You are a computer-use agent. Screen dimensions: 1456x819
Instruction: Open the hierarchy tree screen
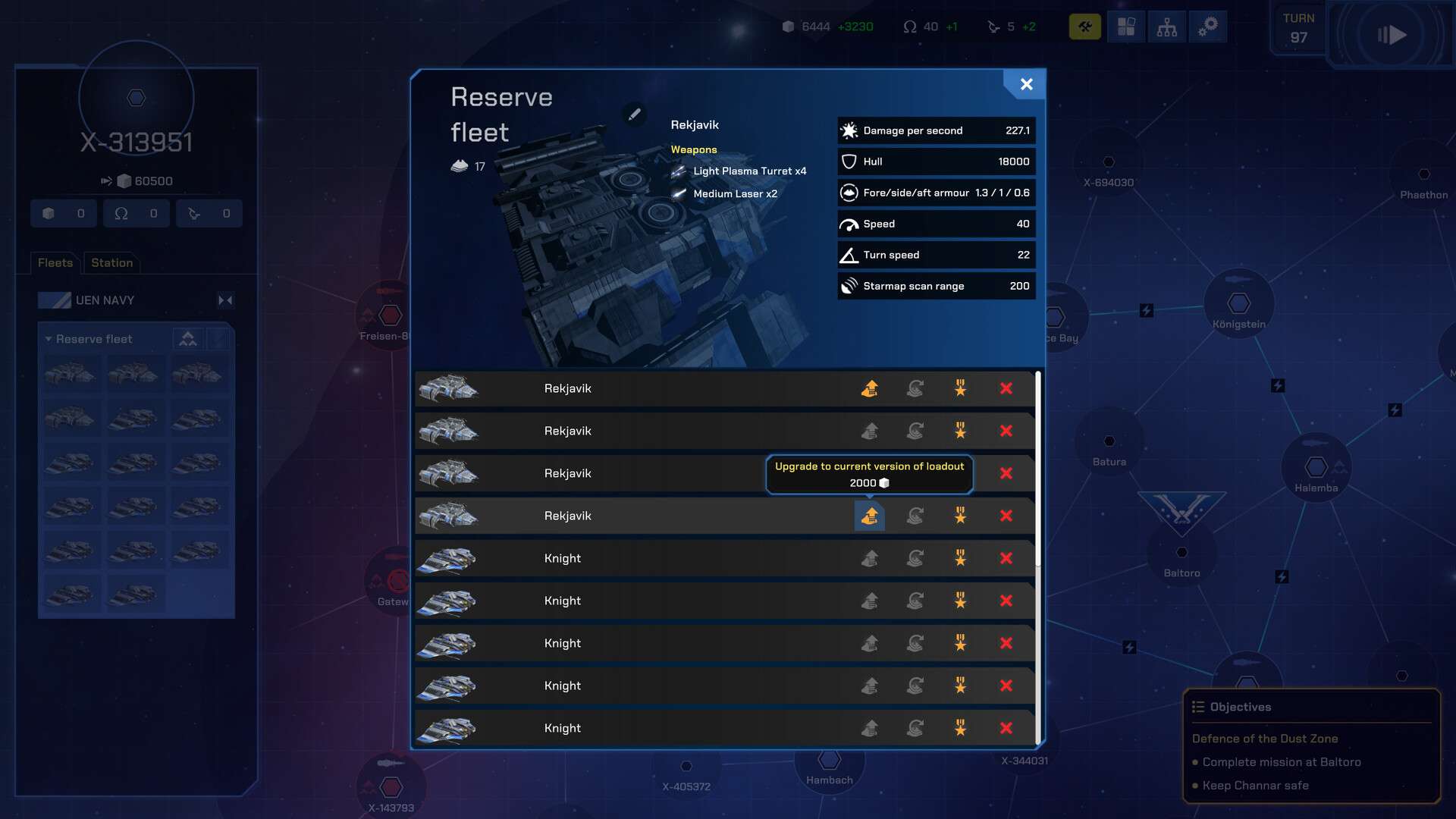point(1167,27)
